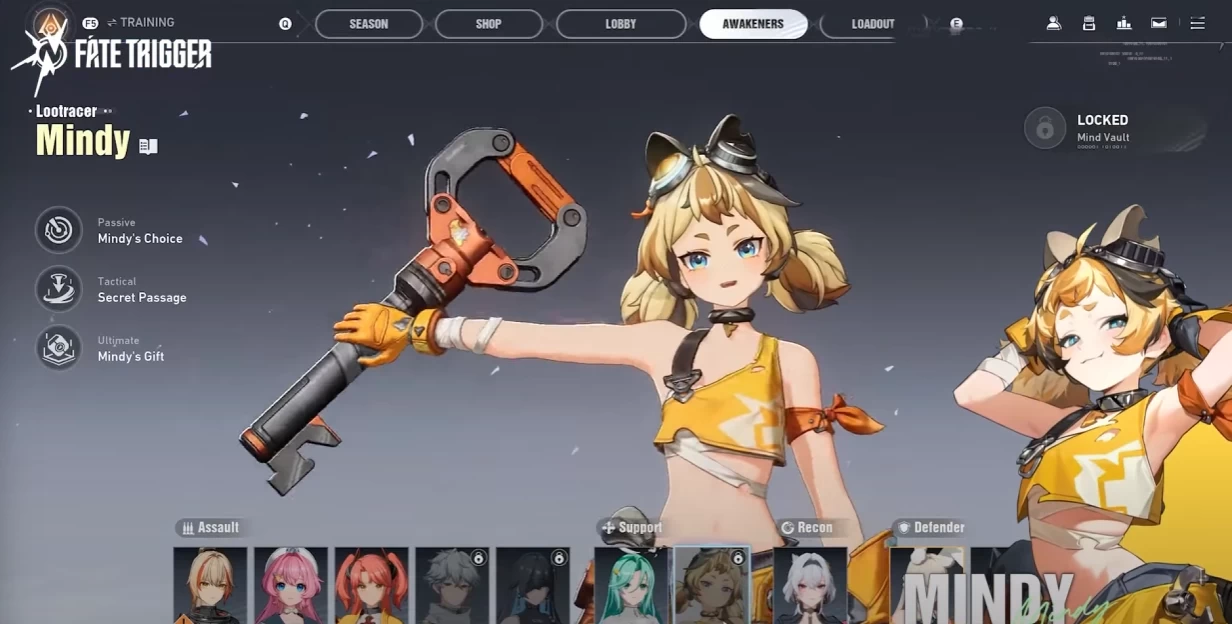
Task: Open the book icon beside Mindy's name
Action: [x=148, y=146]
